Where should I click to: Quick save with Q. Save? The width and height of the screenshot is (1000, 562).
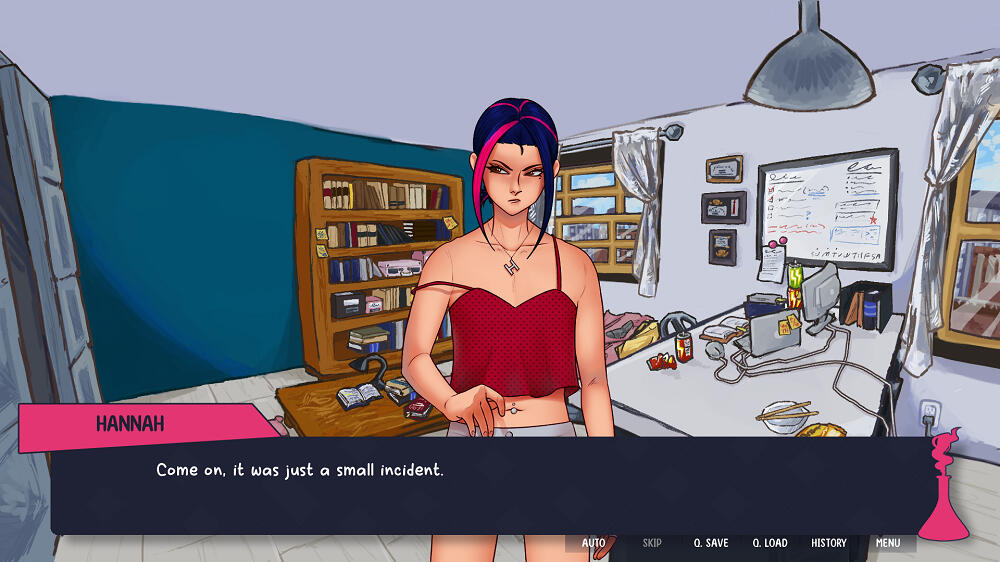[711, 543]
